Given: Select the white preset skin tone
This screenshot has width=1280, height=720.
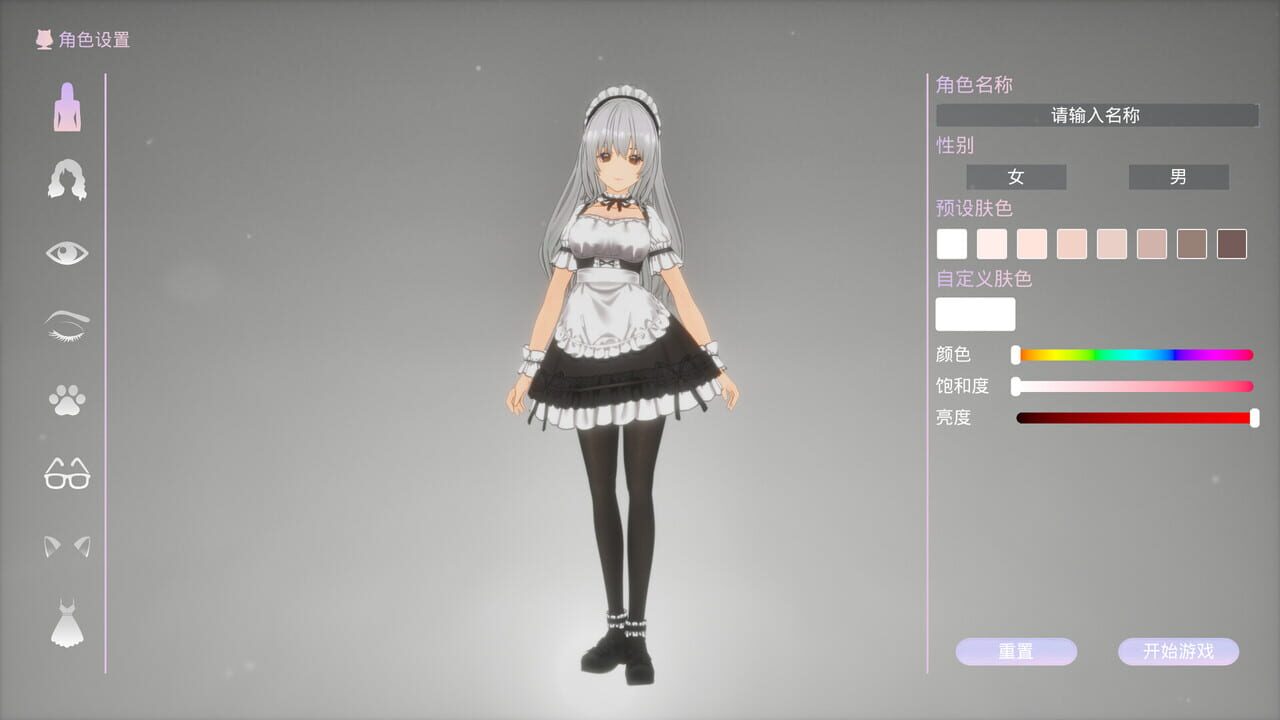Looking at the screenshot, I should (951, 243).
